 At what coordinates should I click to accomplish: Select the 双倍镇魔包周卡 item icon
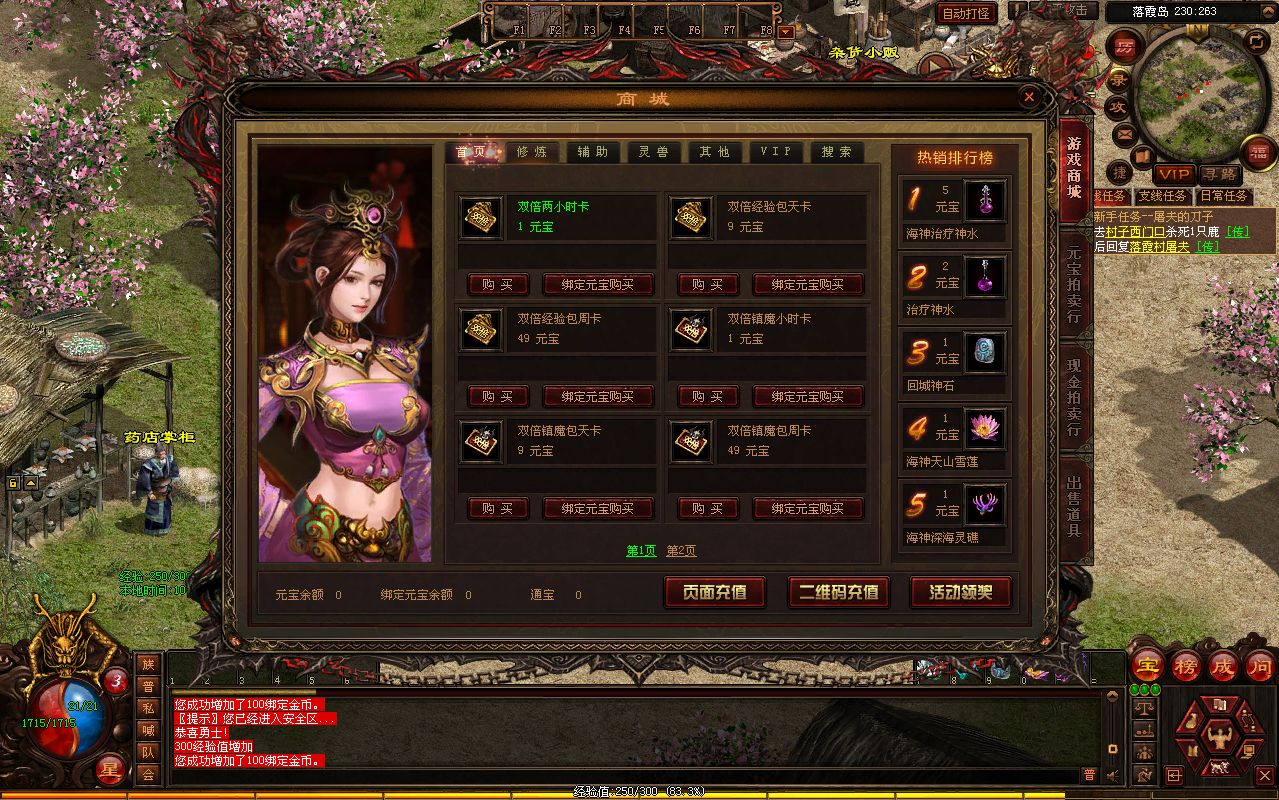[x=691, y=441]
